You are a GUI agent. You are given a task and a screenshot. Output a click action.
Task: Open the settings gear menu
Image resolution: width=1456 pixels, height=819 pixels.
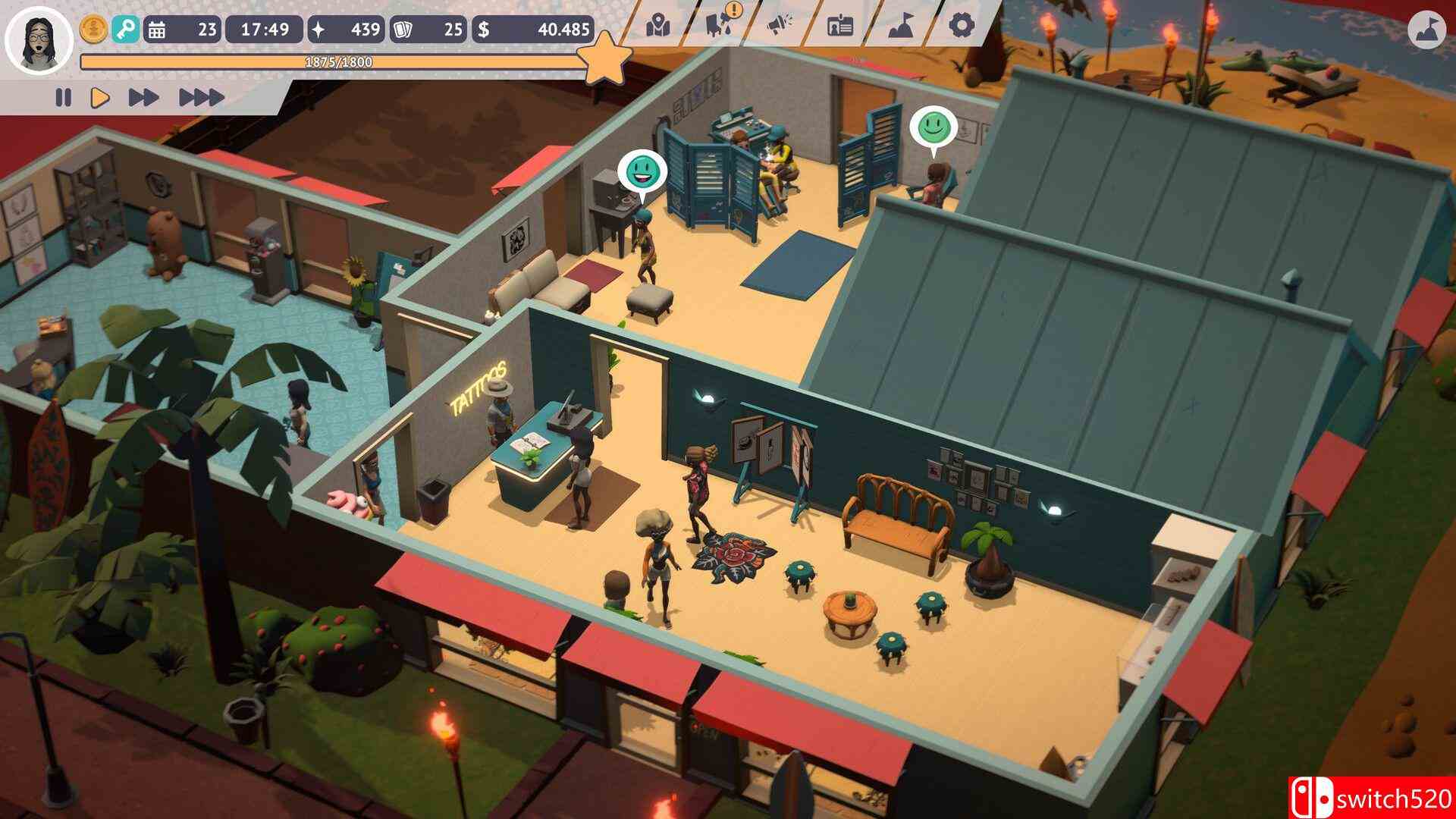pyautogui.click(x=962, y=25)
